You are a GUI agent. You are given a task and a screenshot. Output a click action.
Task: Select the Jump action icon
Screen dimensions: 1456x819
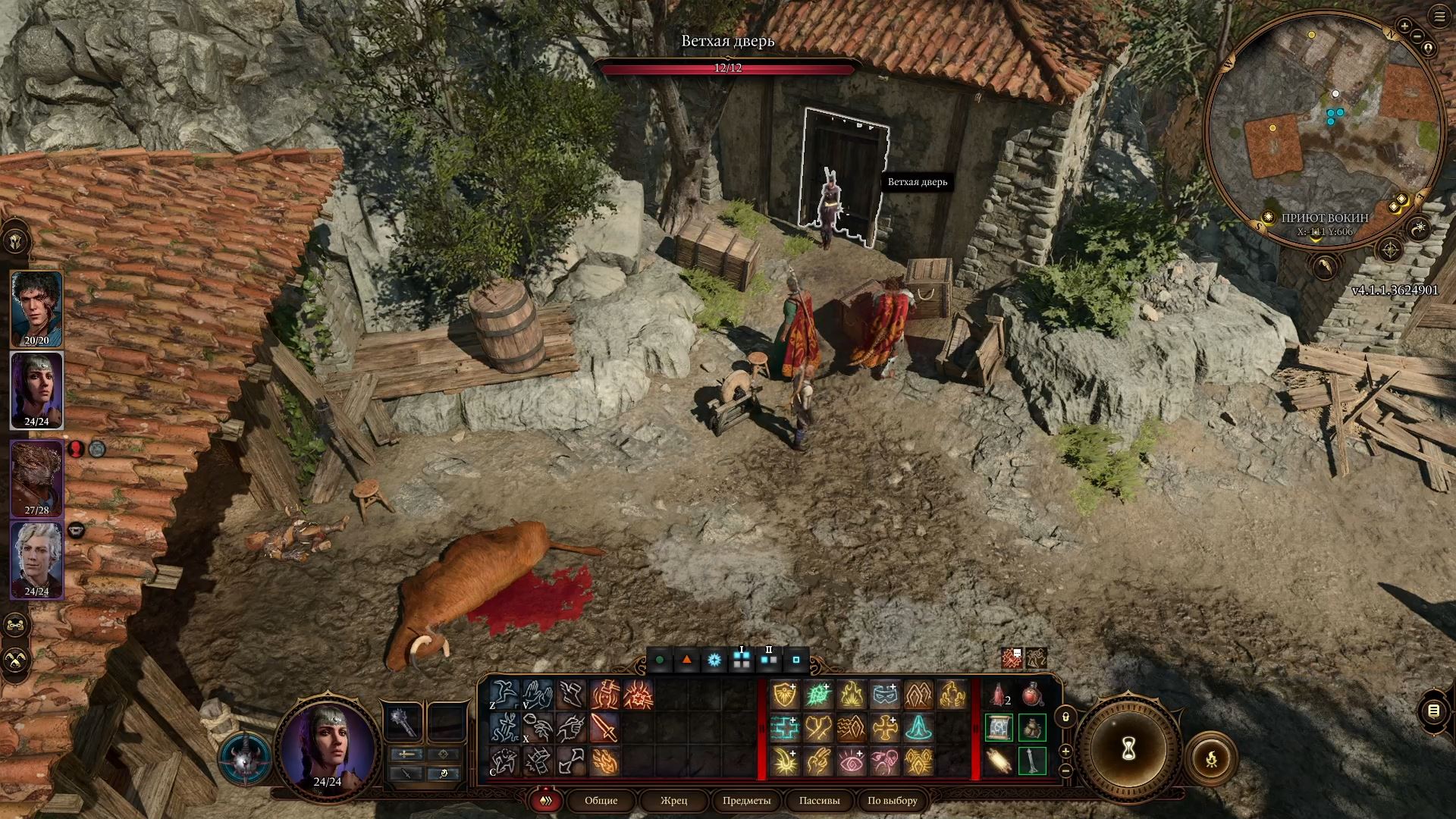tap(504, 695)
